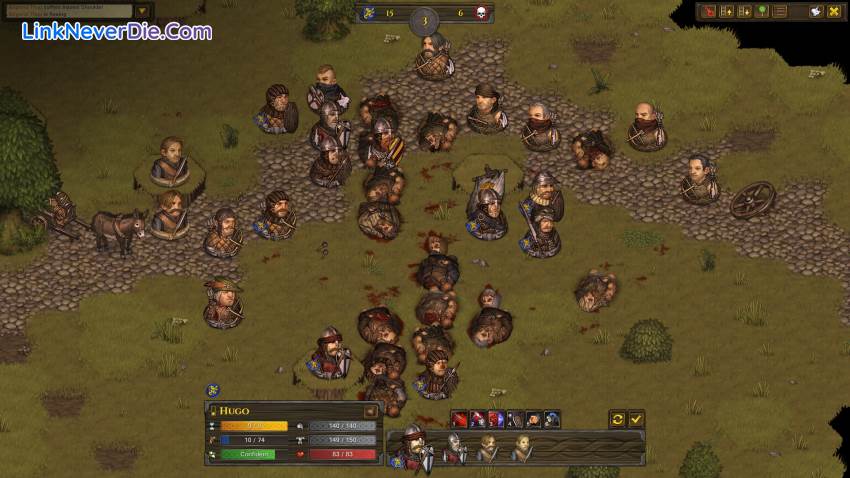Viewport: 850px width, 478px height.
Task: Toggle Hugo's stats panel with the corner button
Action: [370, 410]
